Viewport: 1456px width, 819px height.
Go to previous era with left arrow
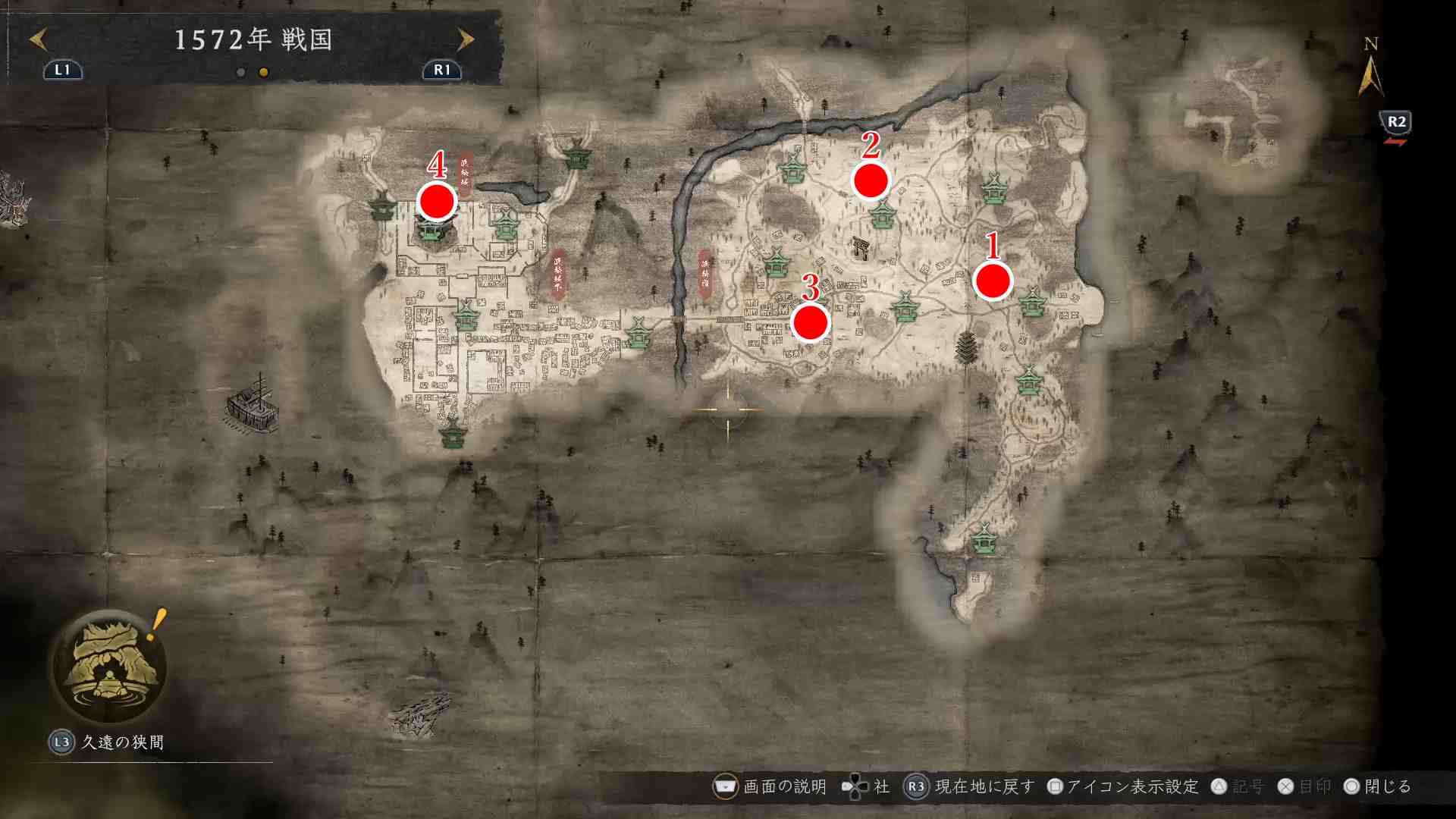(38, 39)
